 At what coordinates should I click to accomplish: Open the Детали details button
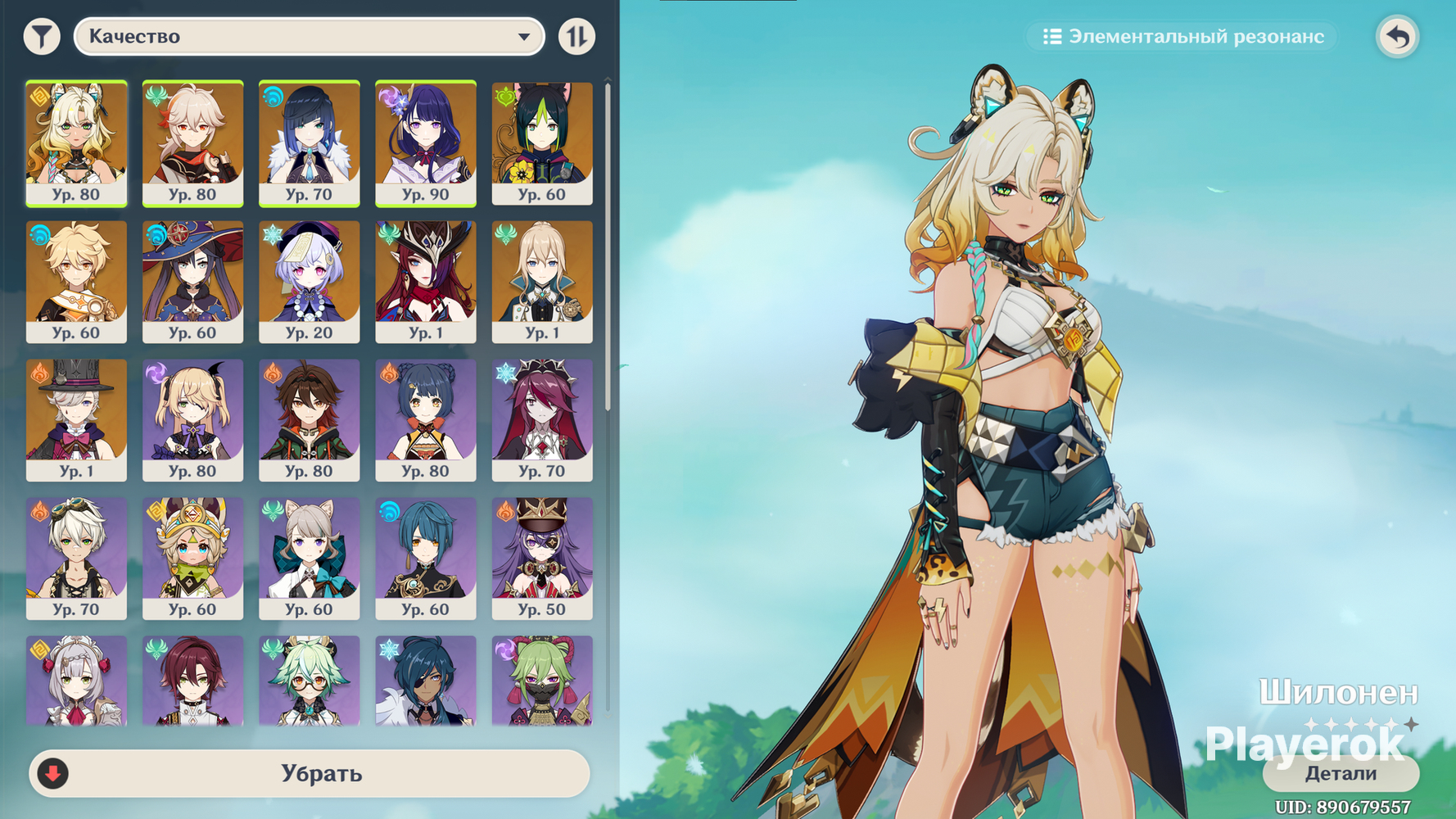1341,773
